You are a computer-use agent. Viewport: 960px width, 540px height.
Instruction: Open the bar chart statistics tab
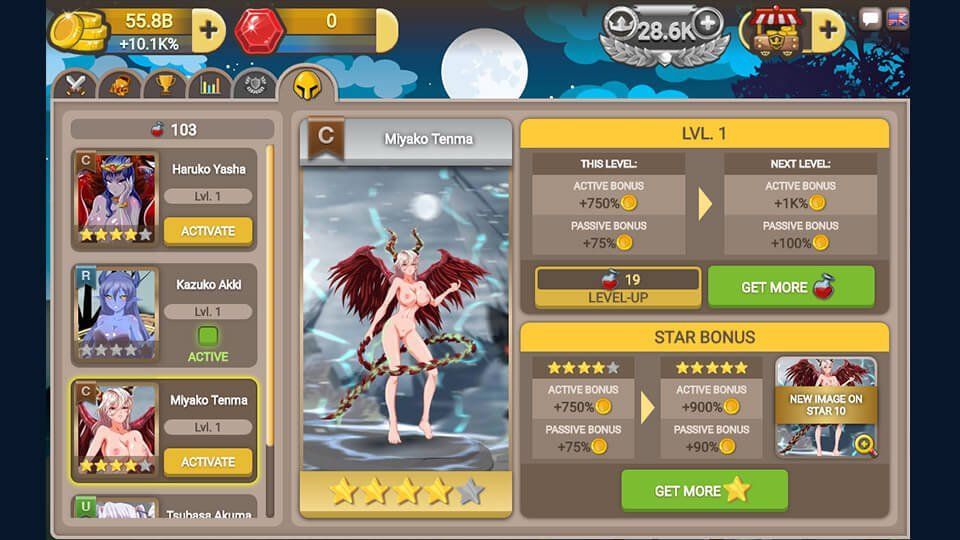coord(210,85)
